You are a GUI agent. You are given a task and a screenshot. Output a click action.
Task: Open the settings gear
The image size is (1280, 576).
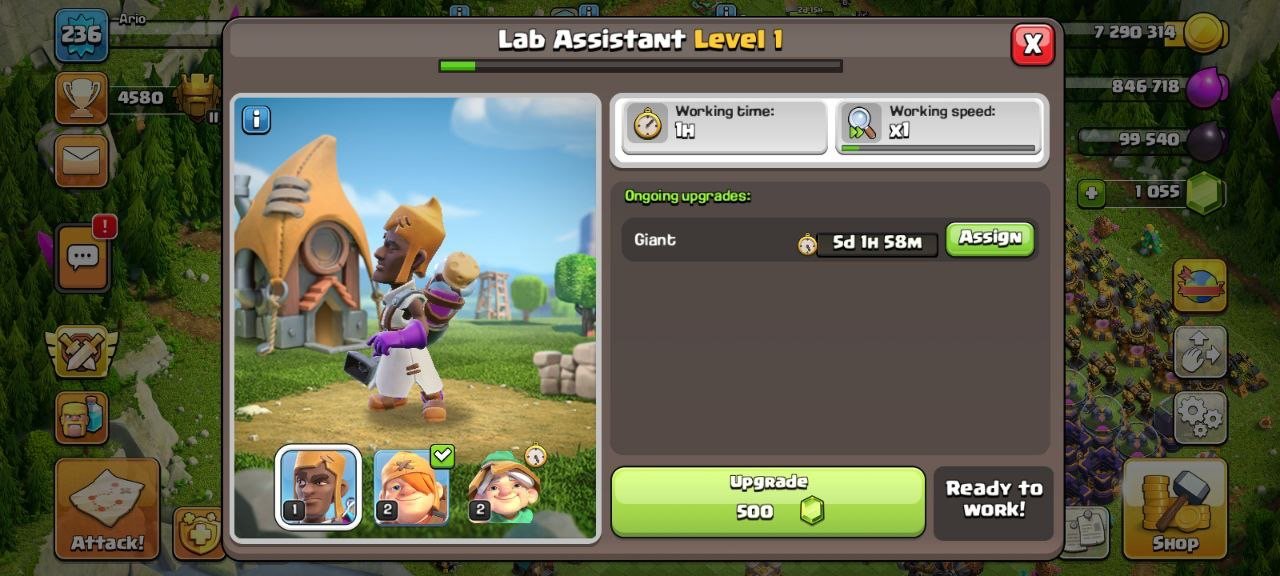[1199, 416]
